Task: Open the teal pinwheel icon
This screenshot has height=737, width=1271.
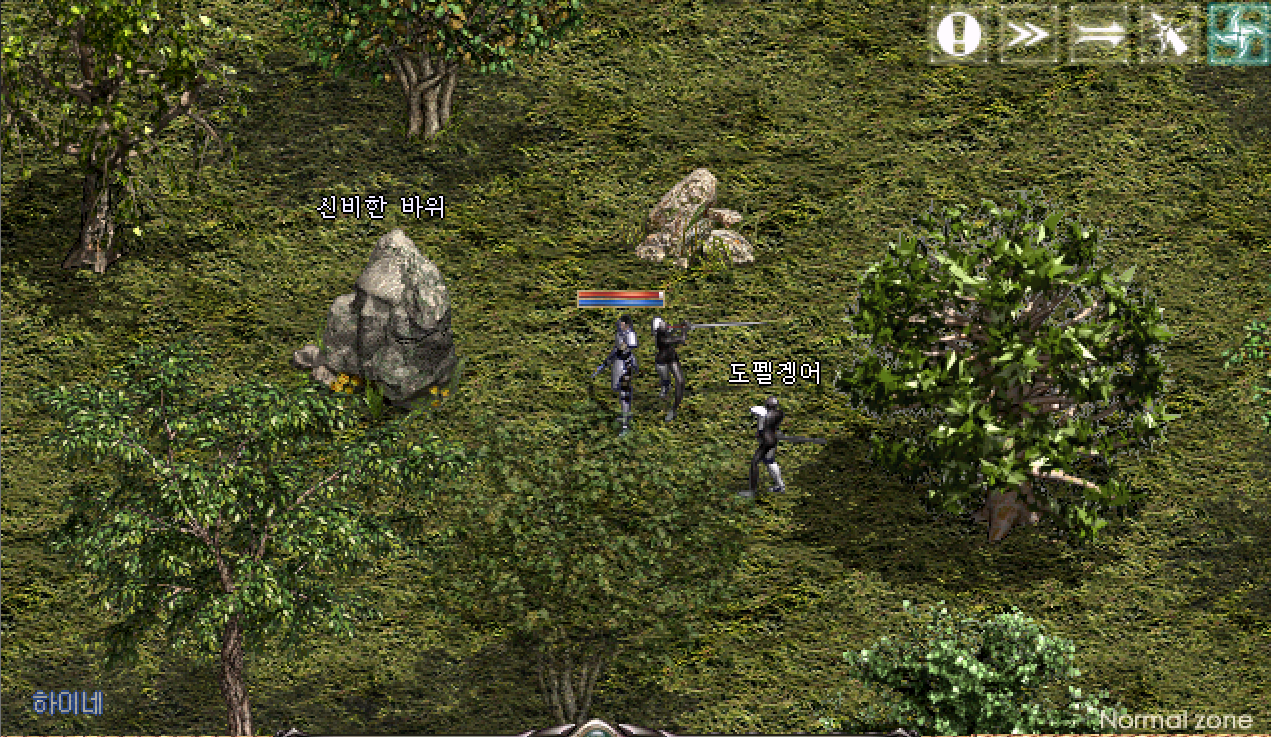Action: click(x=1237, y=35)
